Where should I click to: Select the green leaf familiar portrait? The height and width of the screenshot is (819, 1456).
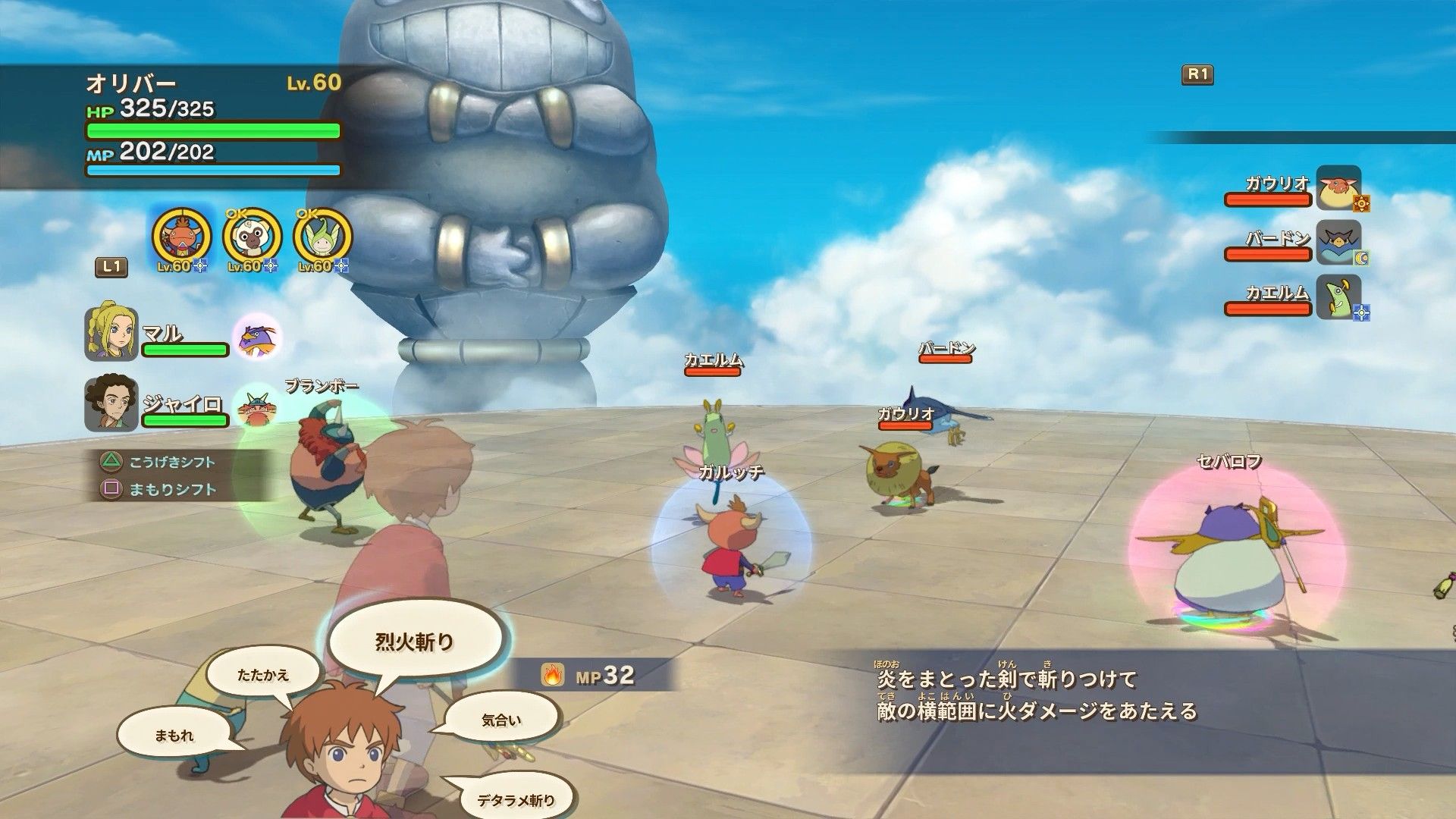pyautogui.click(x=323, y=236)
